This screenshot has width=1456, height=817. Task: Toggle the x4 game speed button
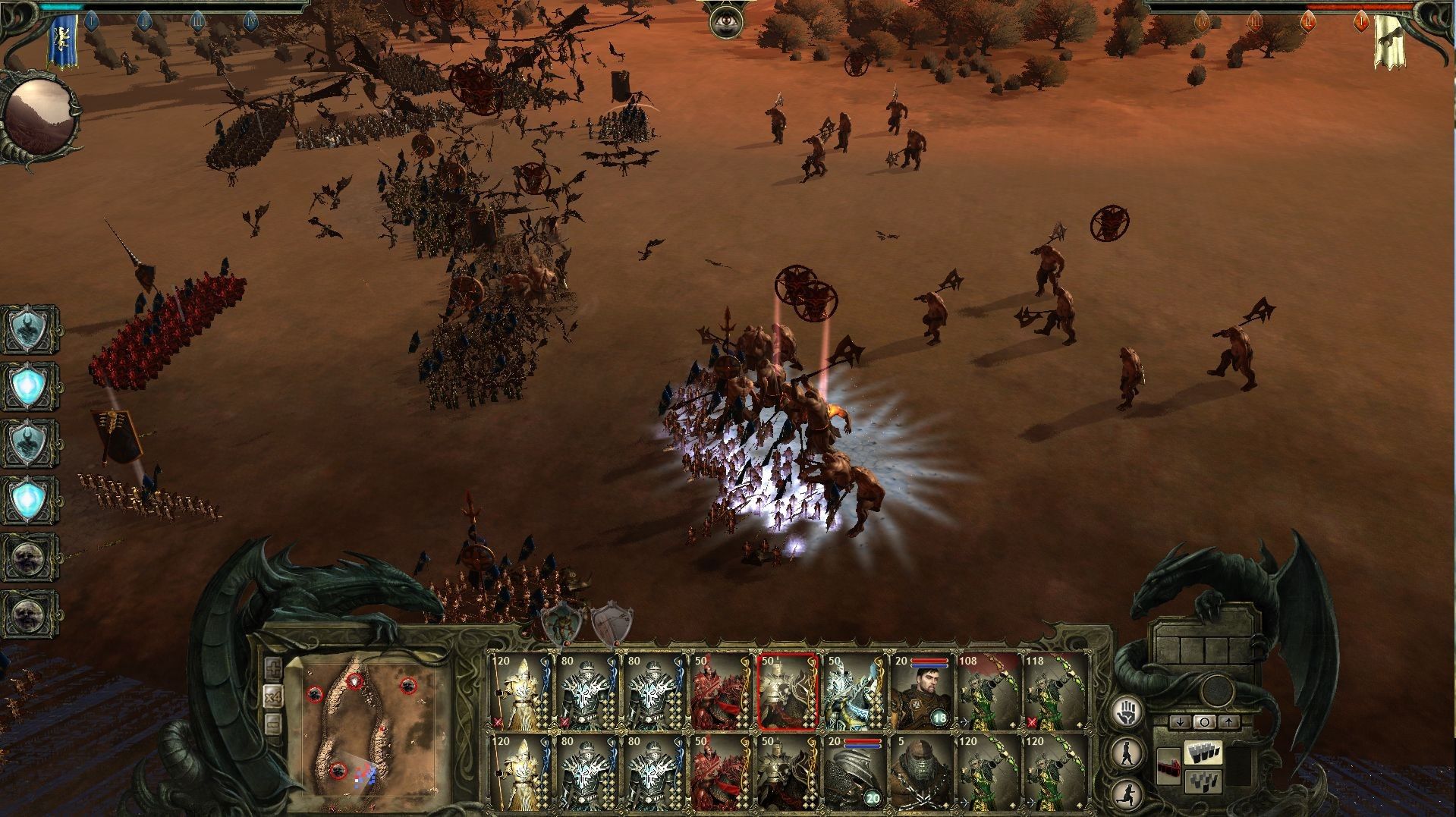click(274, 696)
